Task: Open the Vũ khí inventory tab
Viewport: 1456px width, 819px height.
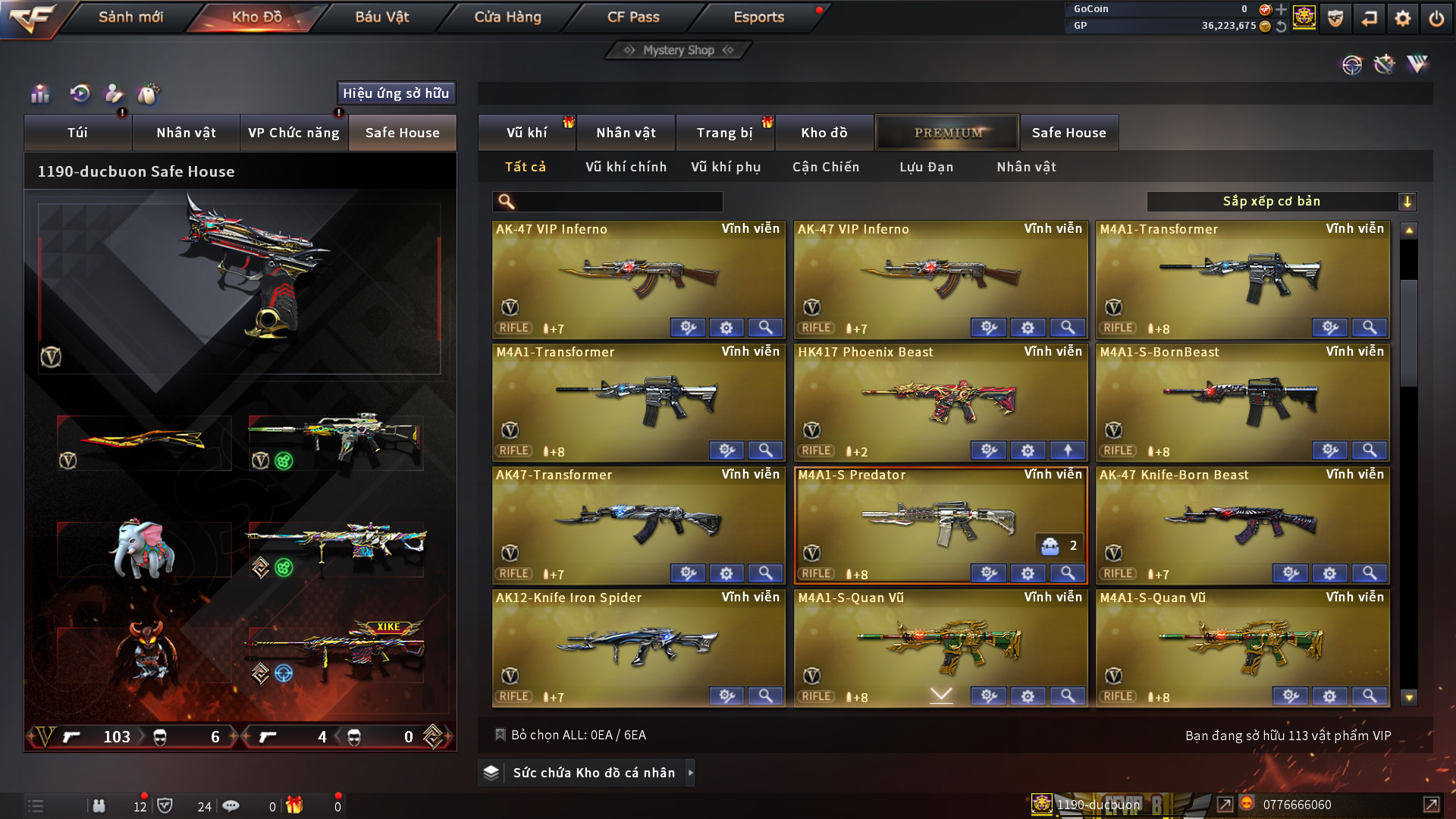Action: pyautogui.click(x=526, y=133)
